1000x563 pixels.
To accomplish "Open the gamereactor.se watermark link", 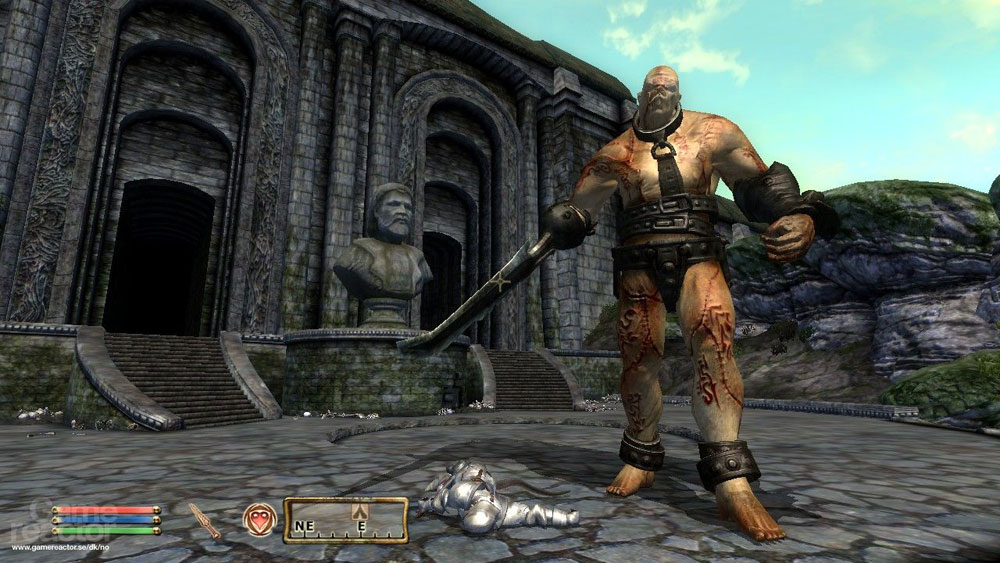I will point(60,548).
